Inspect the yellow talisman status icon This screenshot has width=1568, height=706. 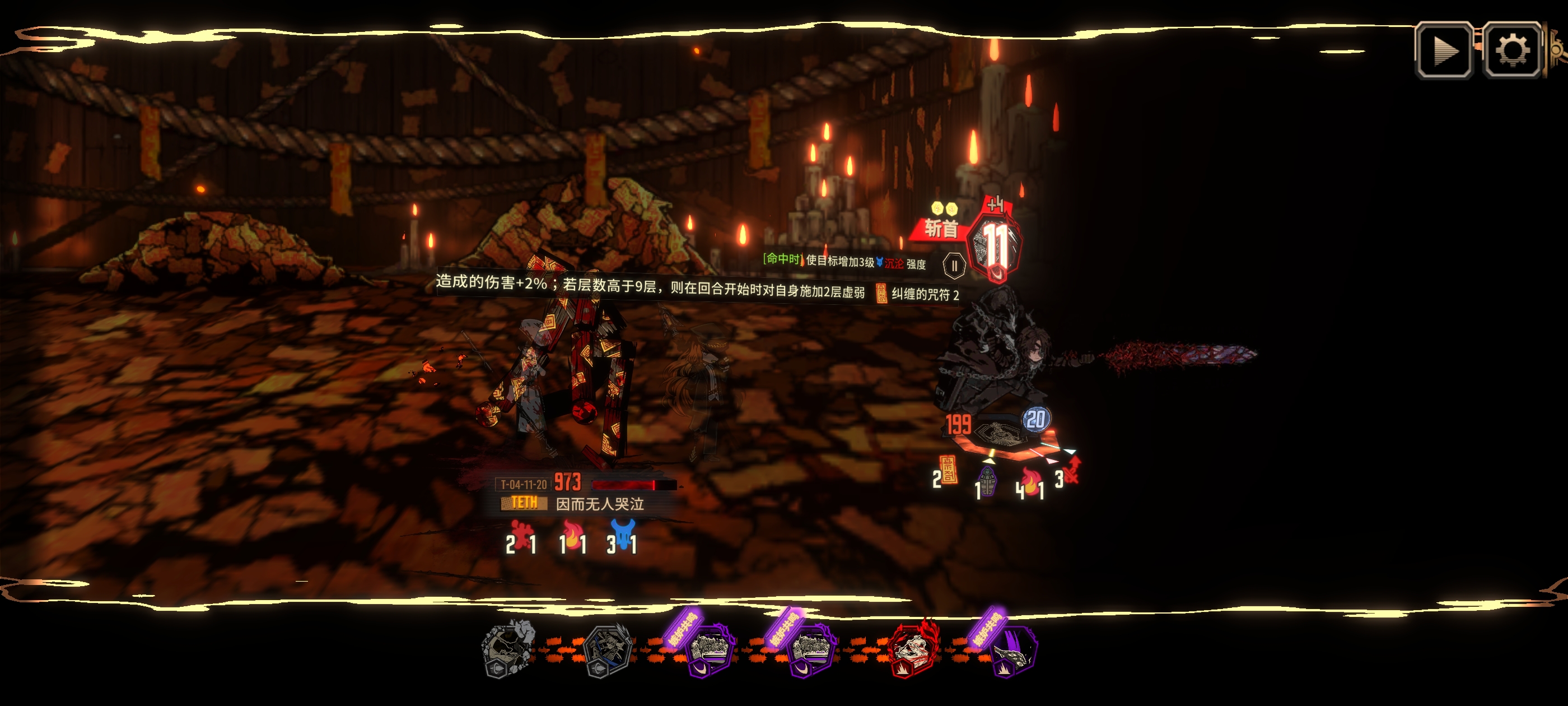coord(948,470)
